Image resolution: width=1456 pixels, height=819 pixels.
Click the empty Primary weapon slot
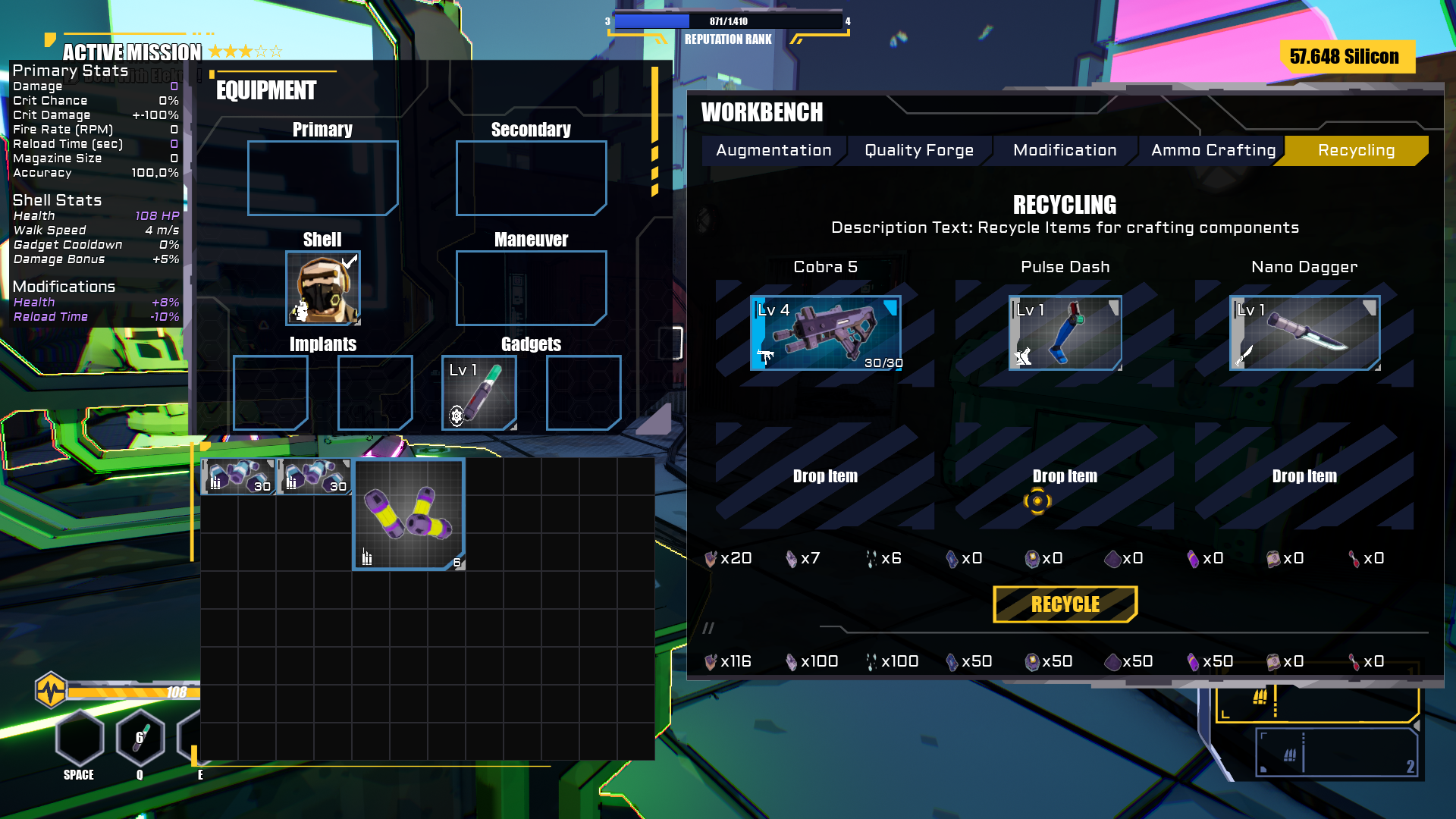[x=322, y=177]
